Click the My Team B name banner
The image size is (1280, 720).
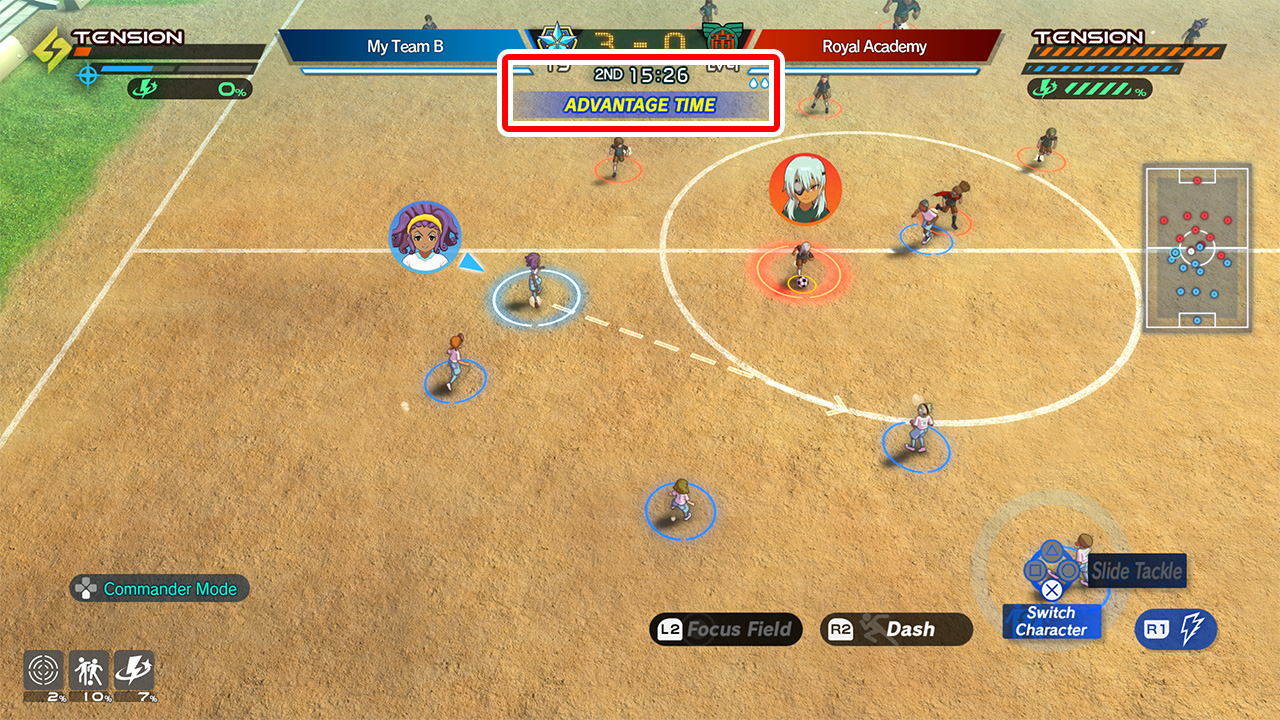(405, 46)
